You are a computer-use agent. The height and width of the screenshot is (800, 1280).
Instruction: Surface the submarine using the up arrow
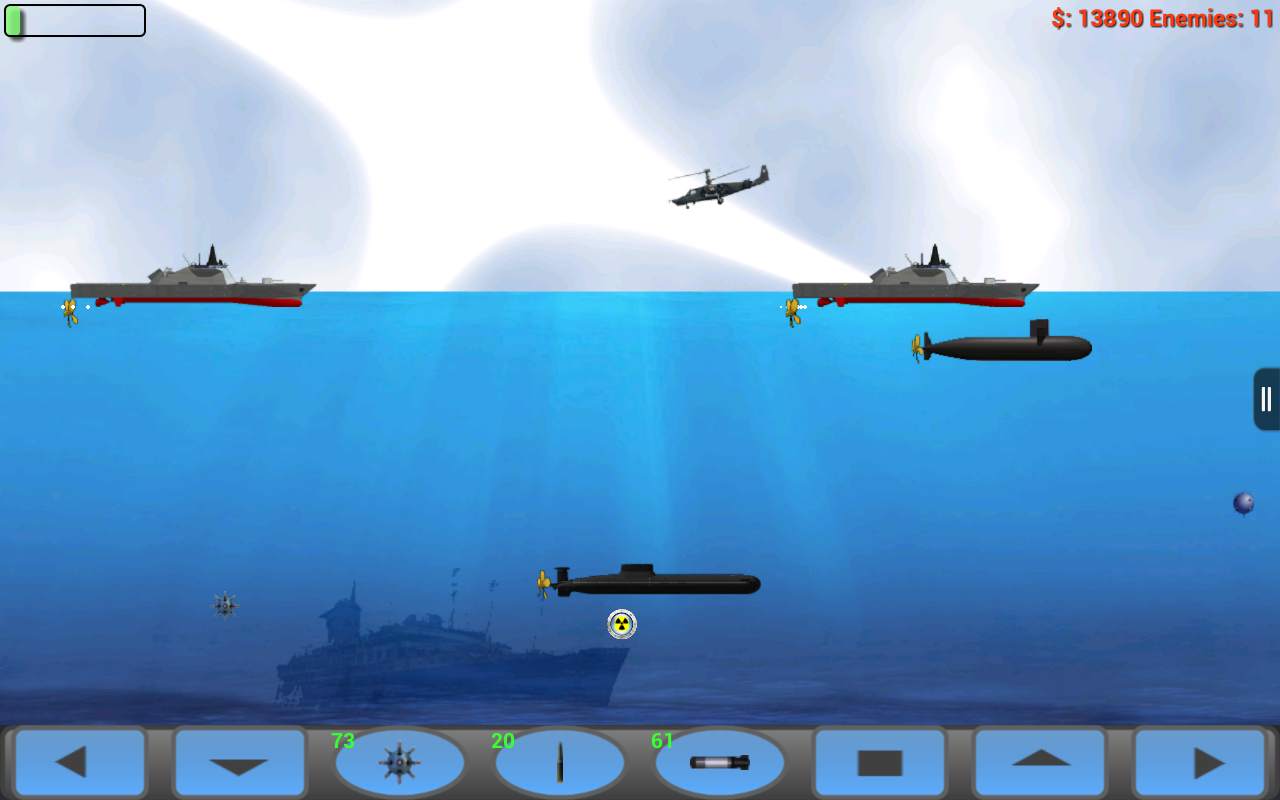click(1039, 763)
